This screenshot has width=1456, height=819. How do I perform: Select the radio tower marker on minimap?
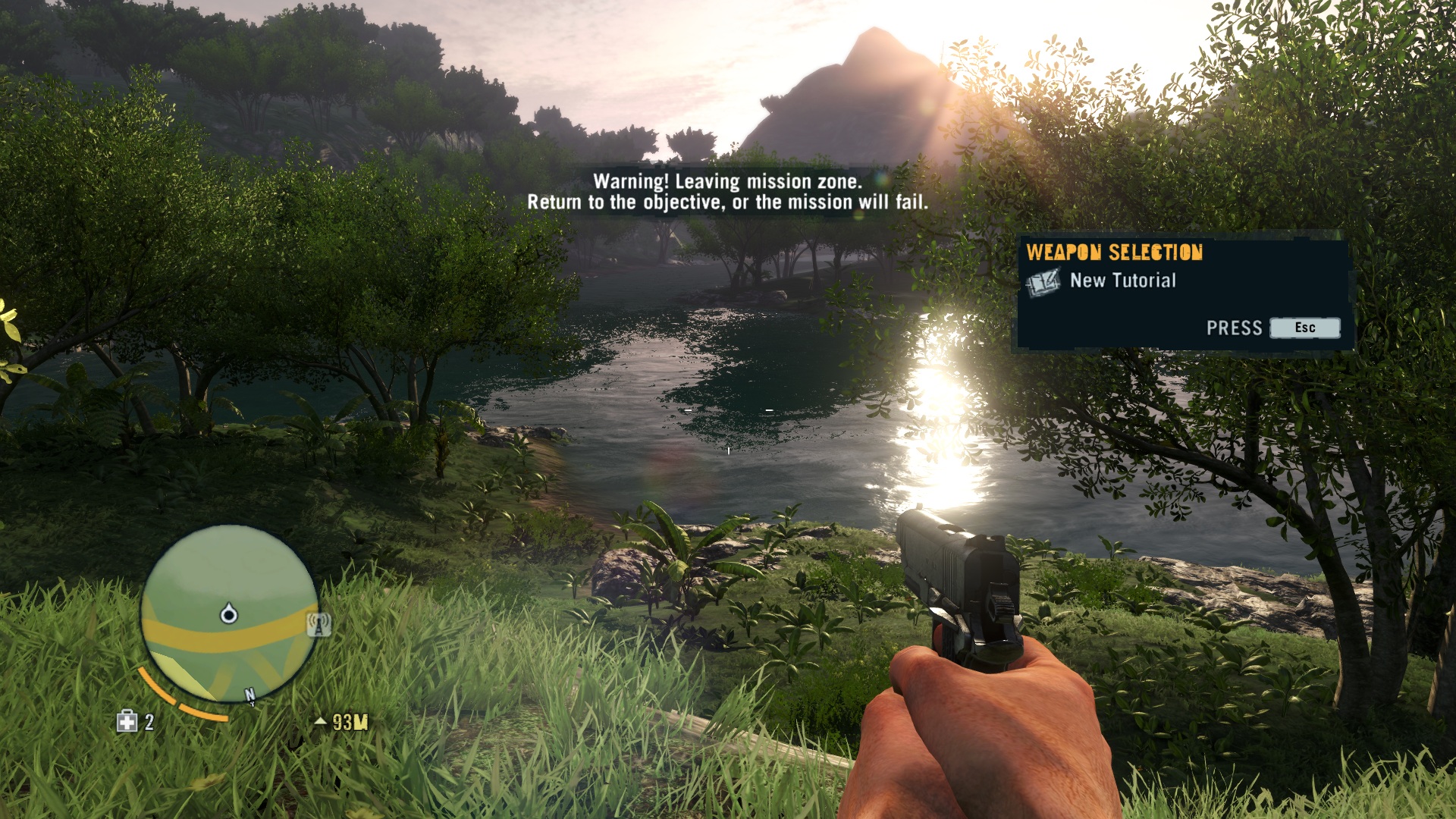(319, 625)
